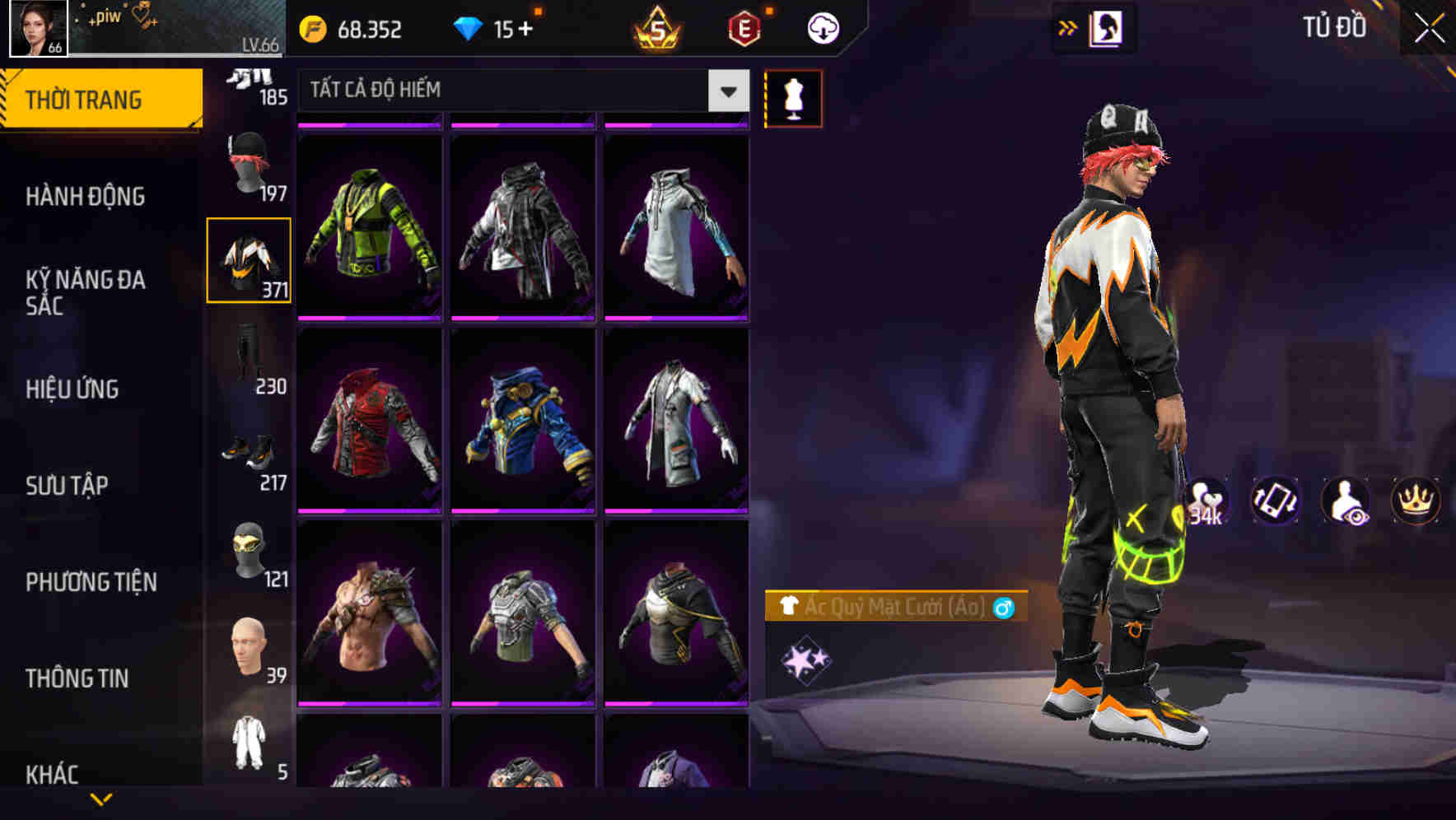Expand the chevron below KHÁC
This screenshot has width=1456, height=820.
point(101,799)
